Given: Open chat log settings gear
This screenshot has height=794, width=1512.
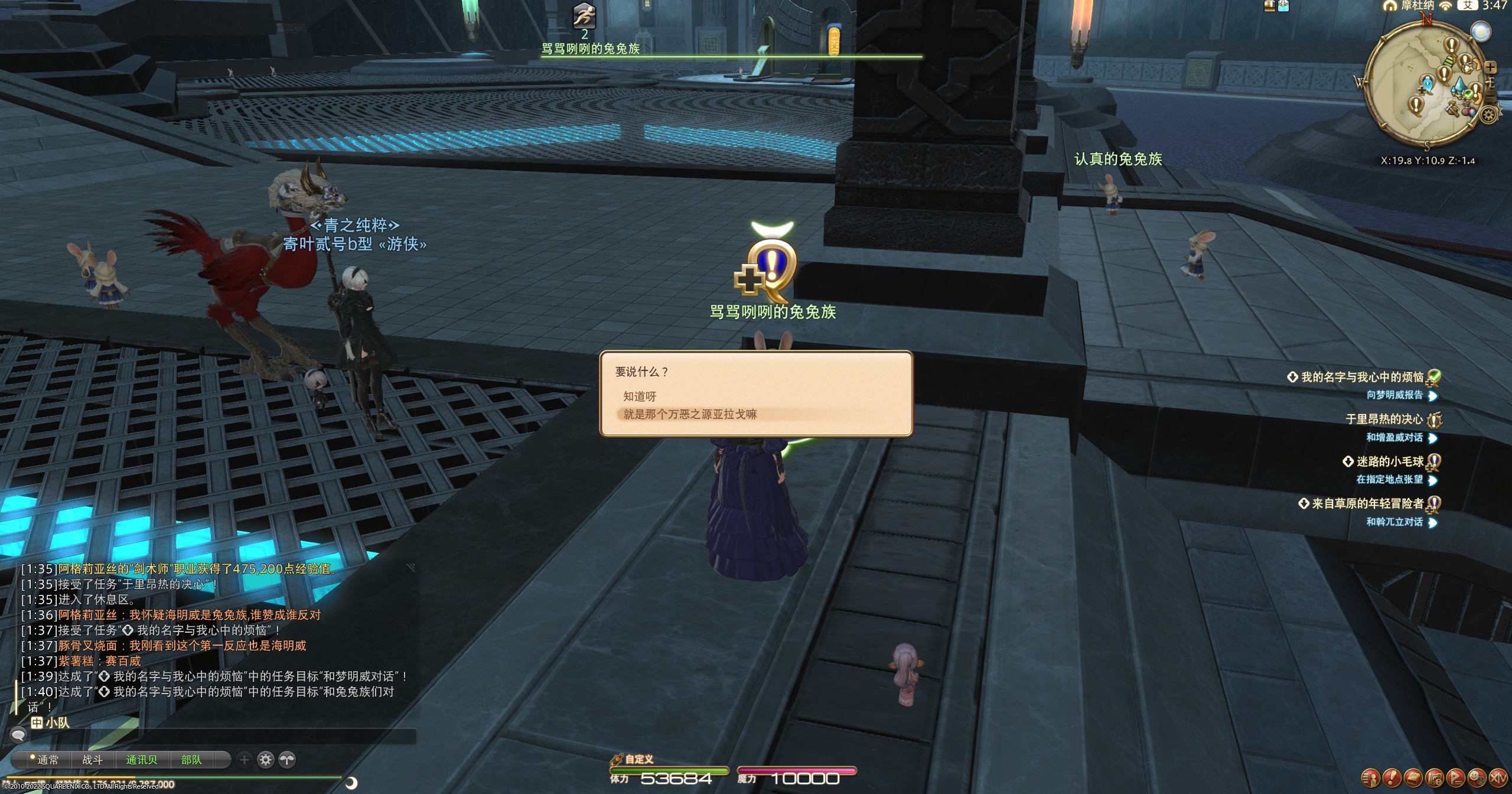Looking at the screenshot, I should point(266,760).
